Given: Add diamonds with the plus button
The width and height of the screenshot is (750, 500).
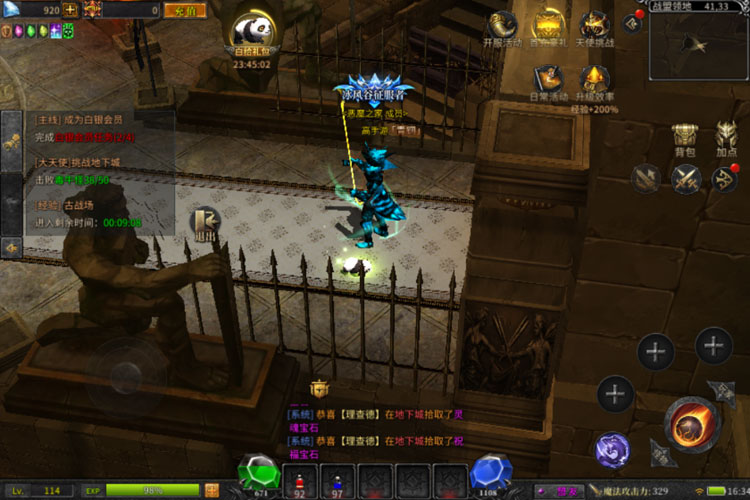Looking at the screenshot, I should tap(71, 10).
